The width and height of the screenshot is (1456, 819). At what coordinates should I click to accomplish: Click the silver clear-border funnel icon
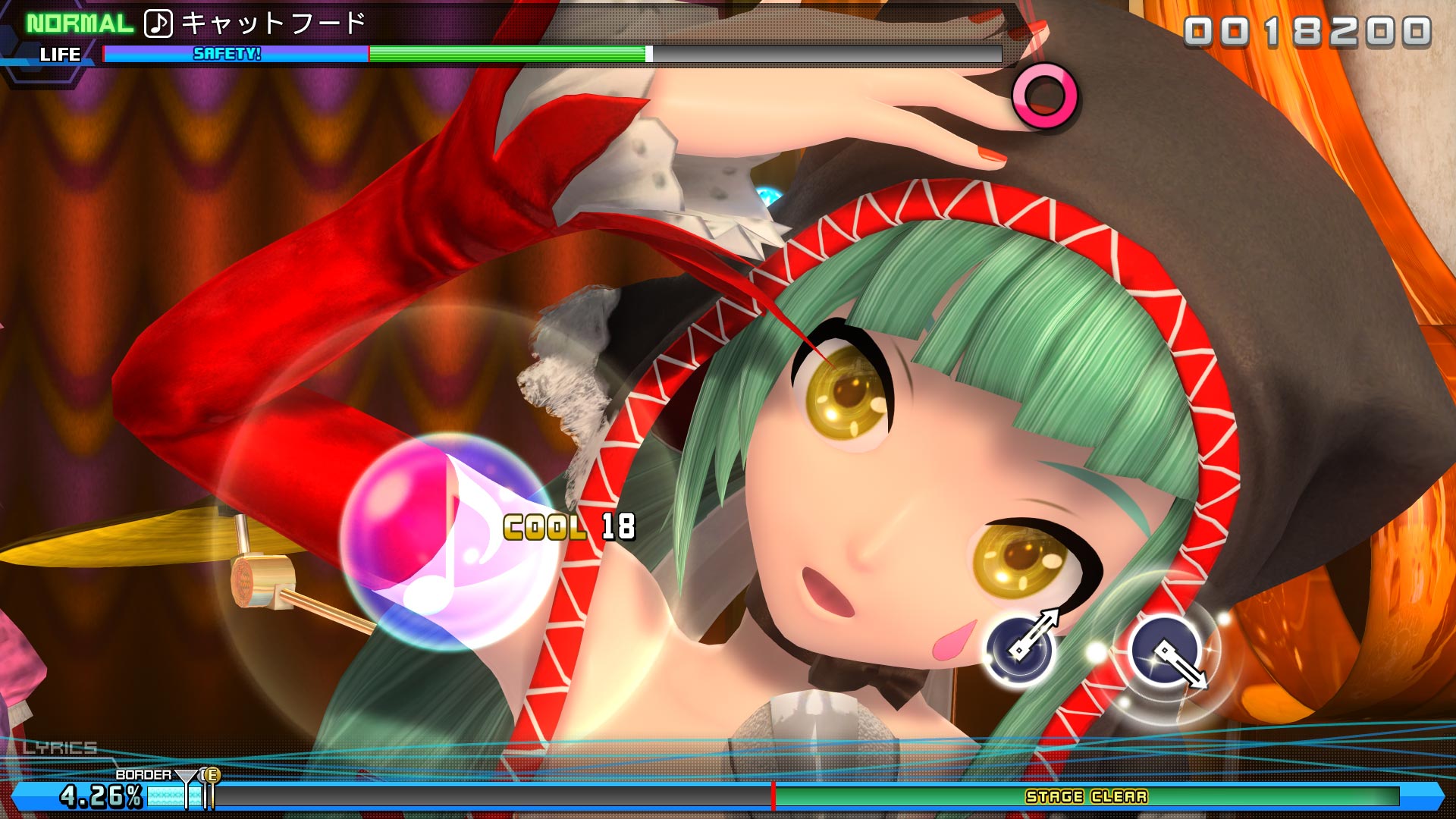click(x=185, y=776)
